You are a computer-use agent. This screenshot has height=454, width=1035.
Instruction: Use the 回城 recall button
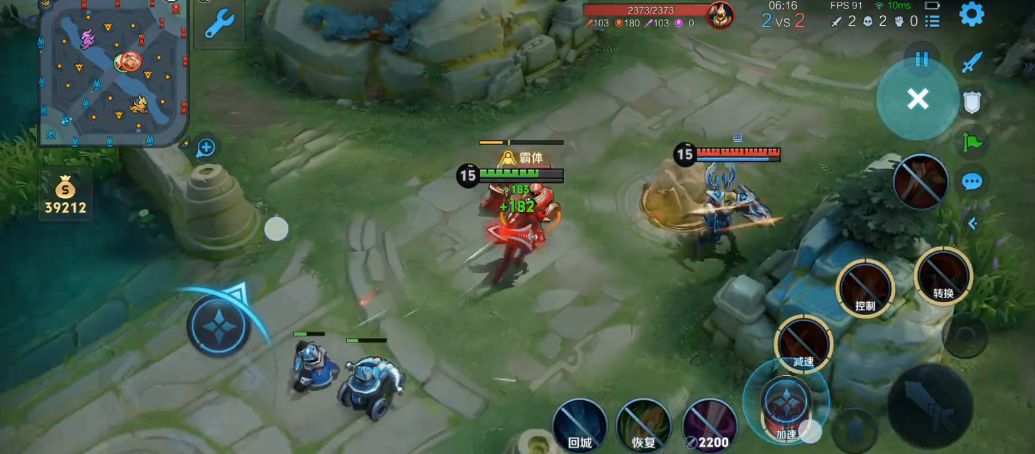(x=580, y=425)
